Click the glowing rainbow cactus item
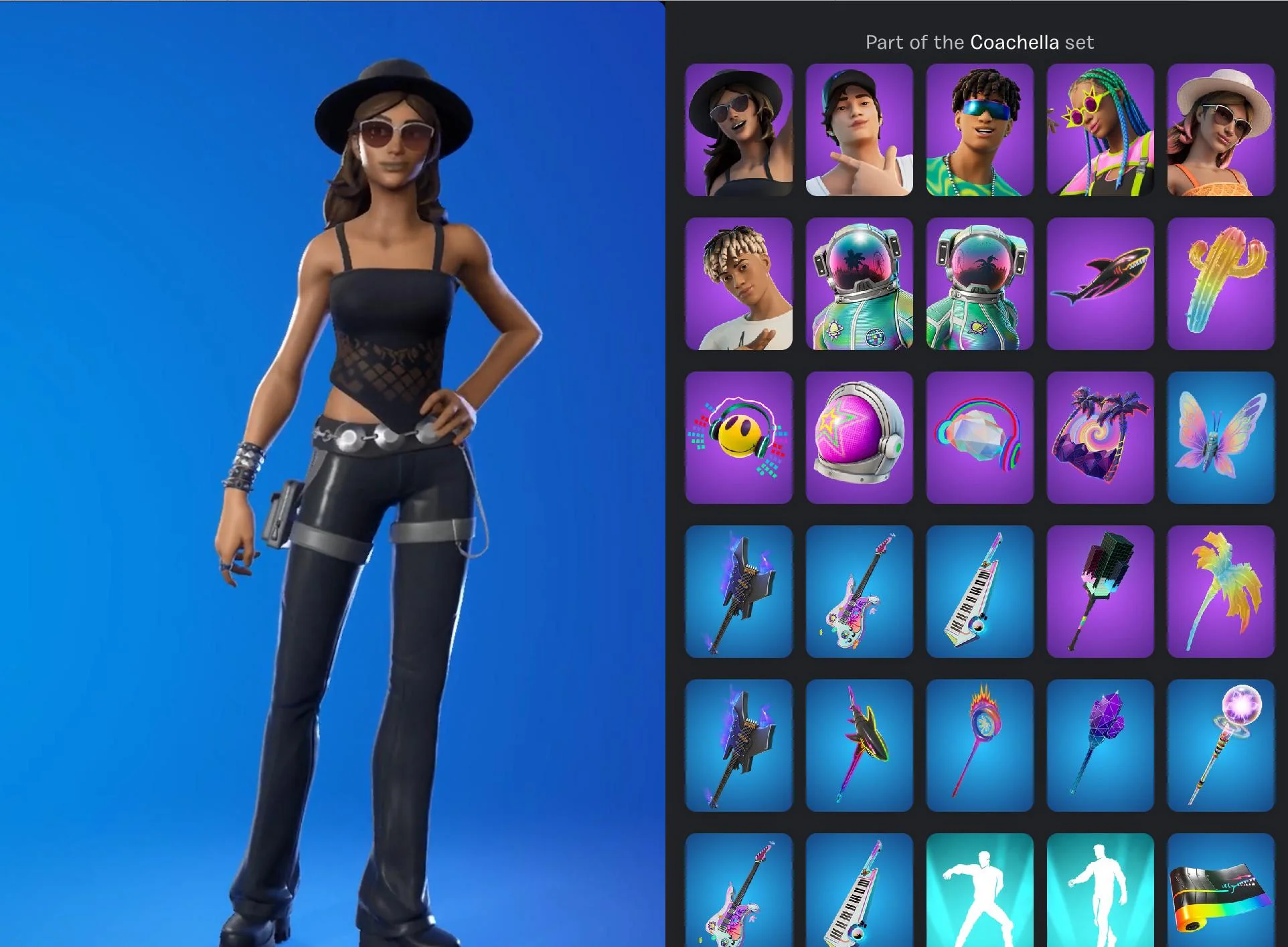 (1220, 284)
